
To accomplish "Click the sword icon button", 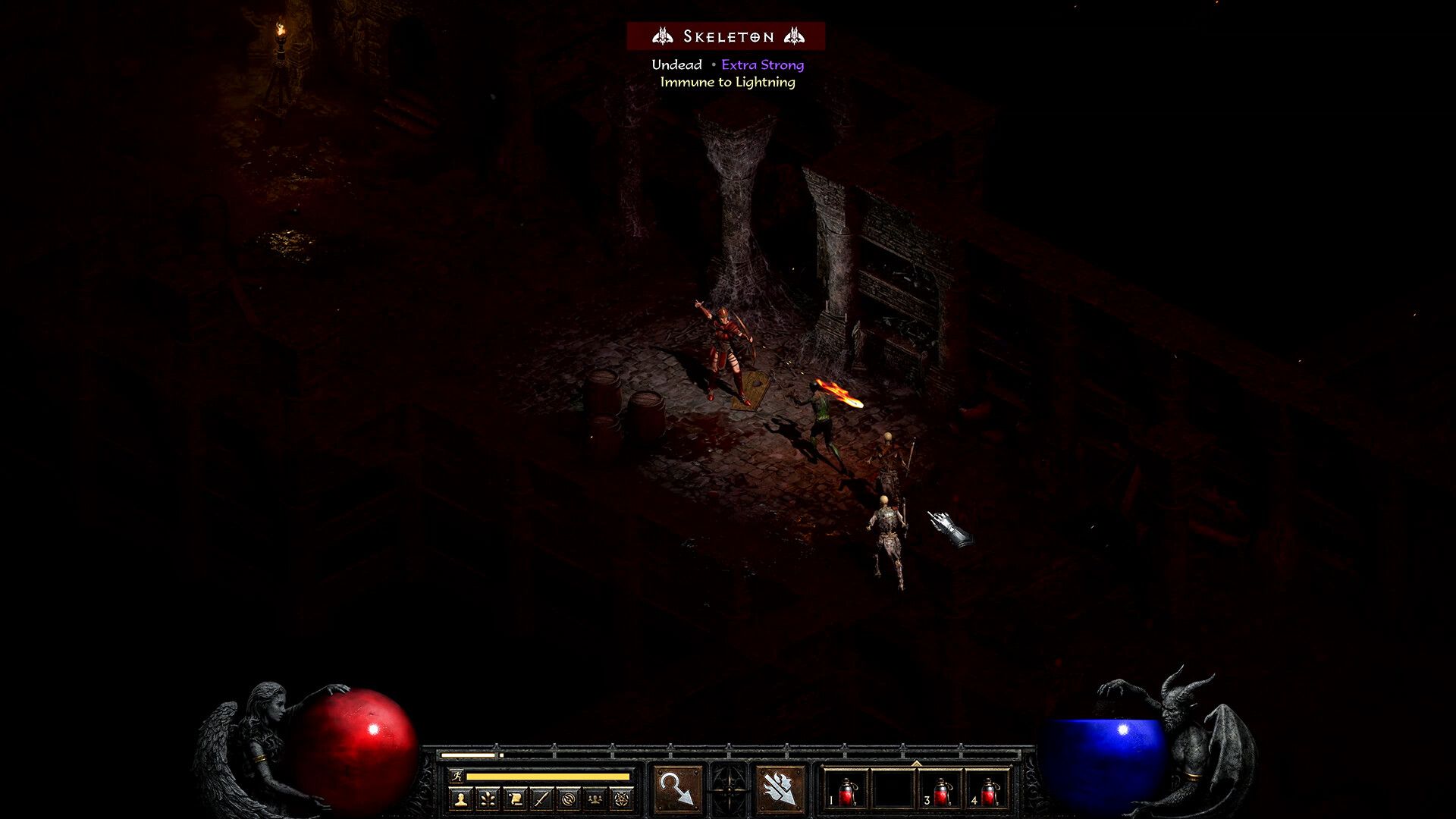I will (x=541, y=799).
